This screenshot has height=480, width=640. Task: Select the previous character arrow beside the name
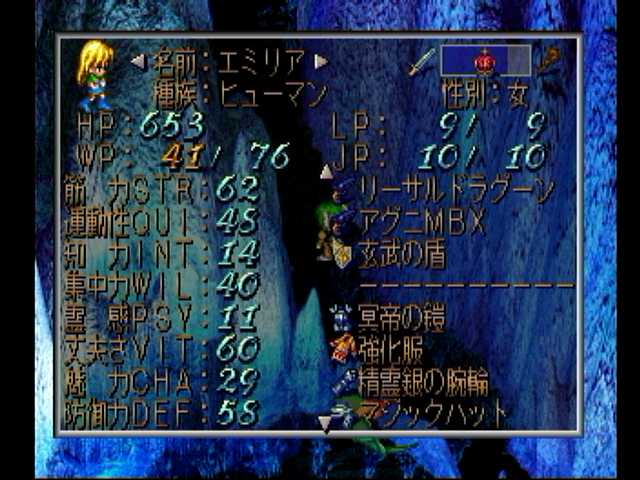[137, 62]
